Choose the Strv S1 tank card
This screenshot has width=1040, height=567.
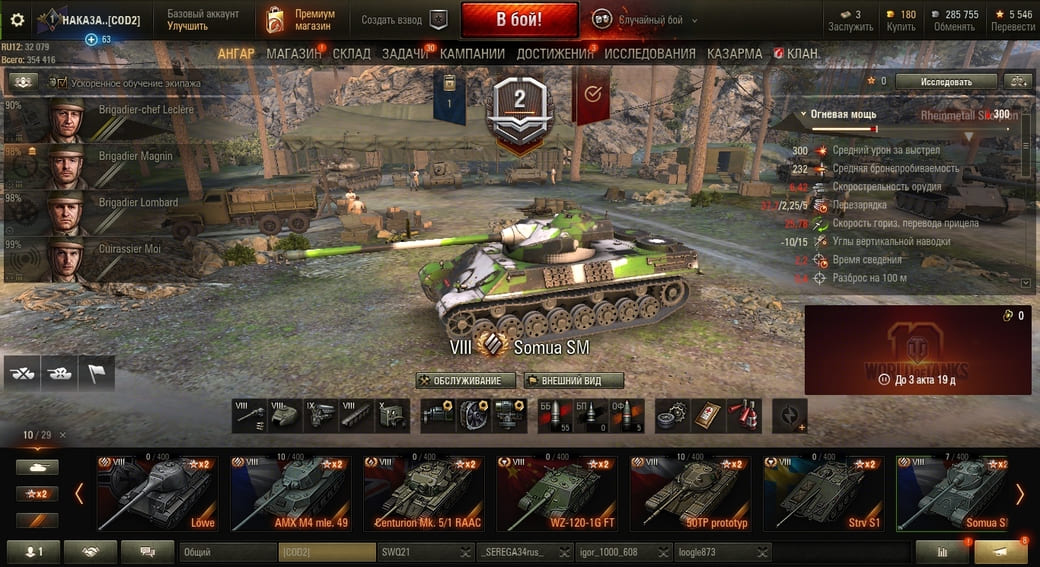pos(823,493)
